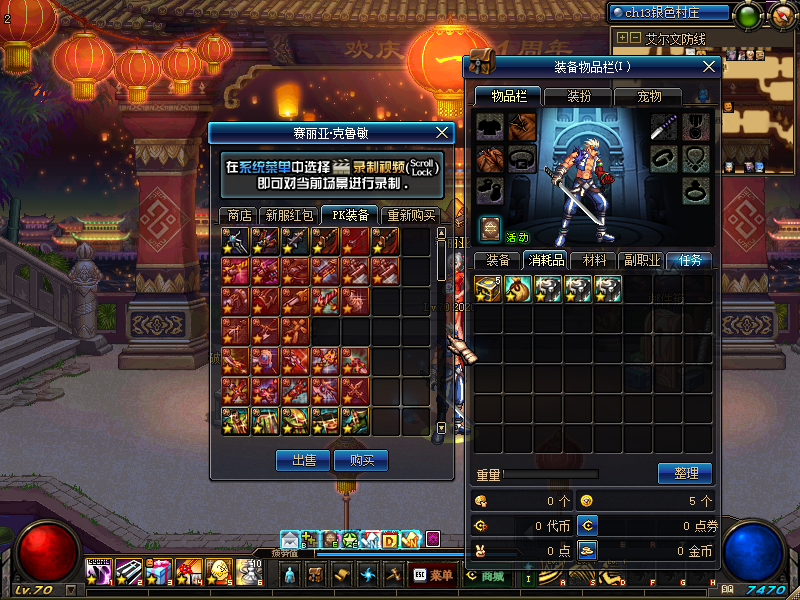Pick the coin pouch item in inventory
Viewport: 800px width, 600px height.
click(x=518, y=289)
